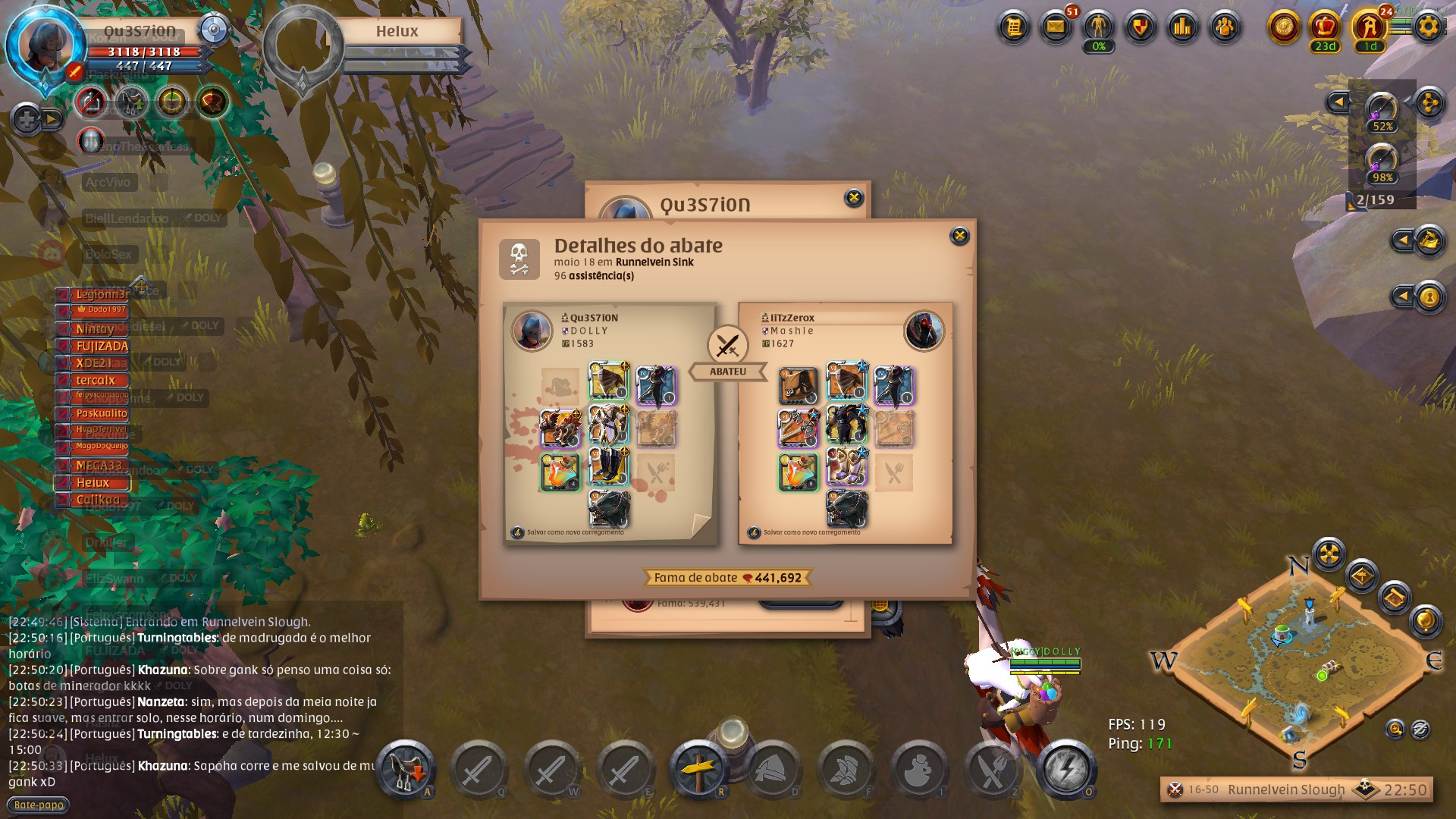The height and width of the screenshot is (819, 1456).
Task: Close the Qu3S7i0N profile panel behind
Action: pyautogui.click(x=854, y=198)
